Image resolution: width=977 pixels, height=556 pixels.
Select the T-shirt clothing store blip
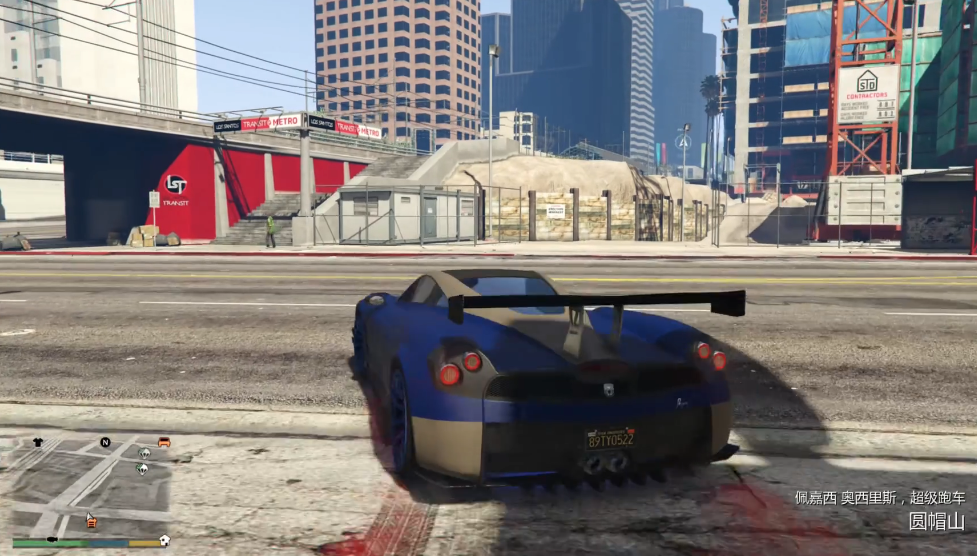click(38, 442)
